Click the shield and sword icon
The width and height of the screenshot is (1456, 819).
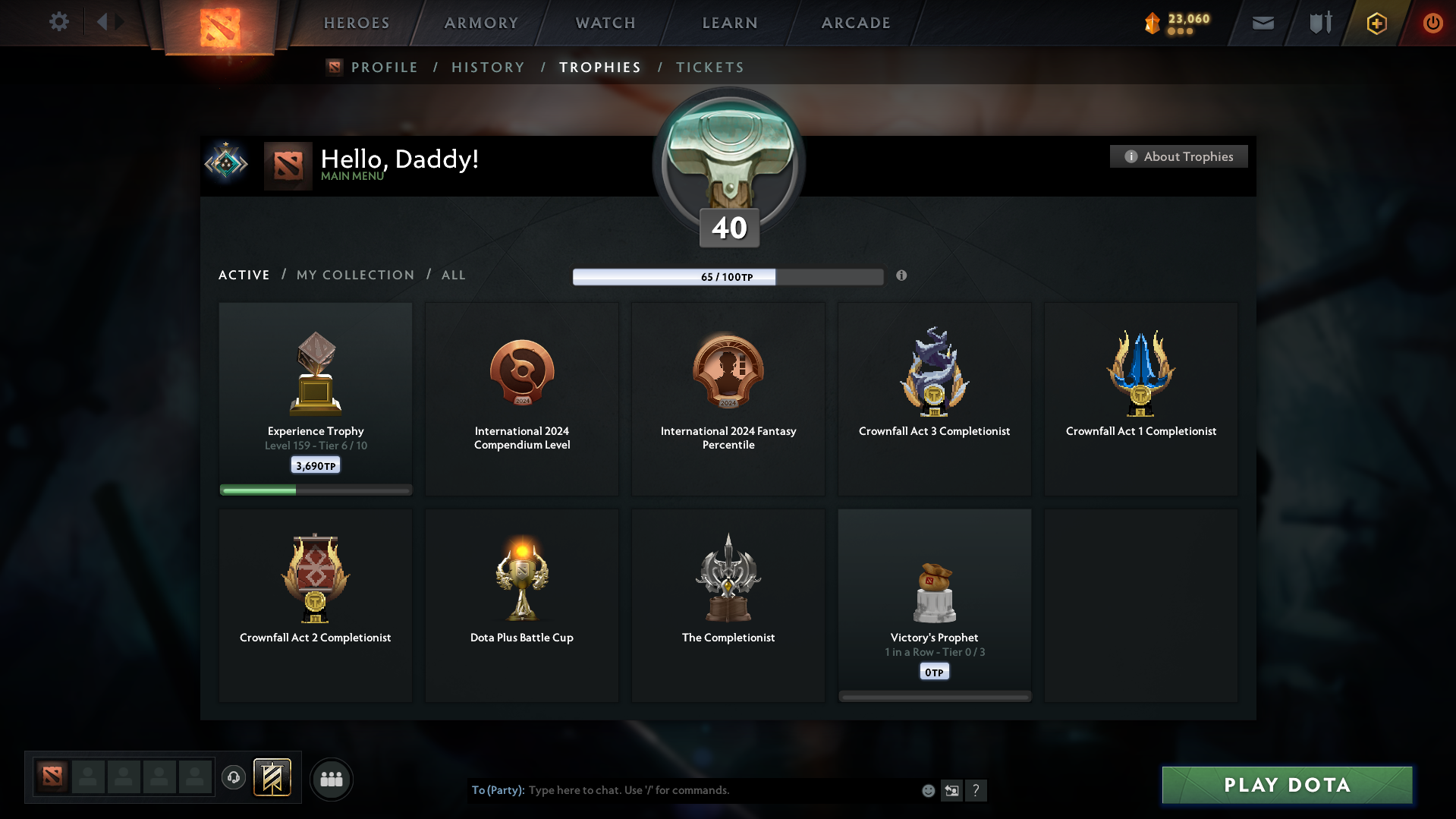coord(1319,23)
